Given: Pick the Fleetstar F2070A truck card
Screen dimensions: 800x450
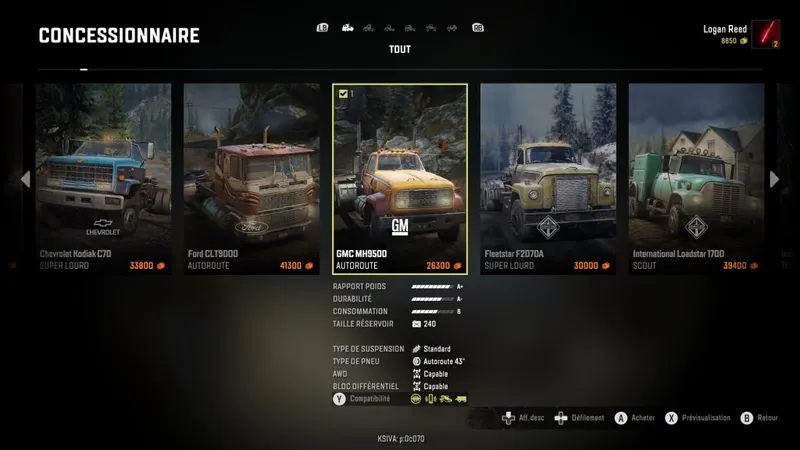Looking at the screenshot, I should pos(547,178).
